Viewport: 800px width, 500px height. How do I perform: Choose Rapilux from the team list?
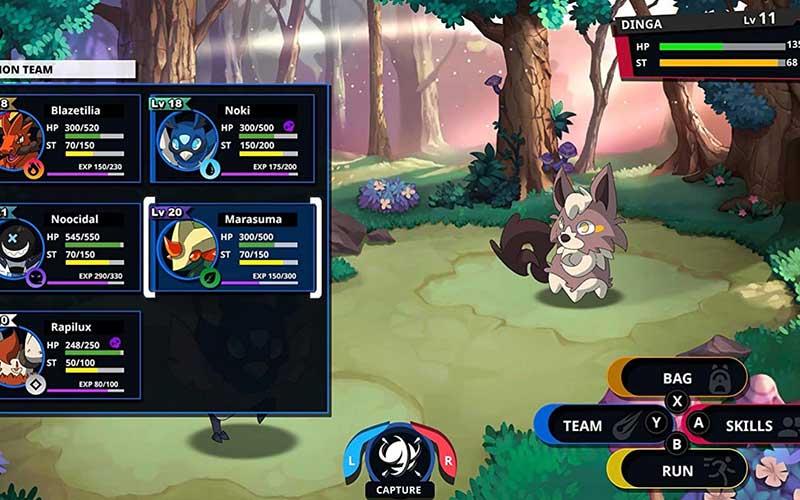coord(68,353)
